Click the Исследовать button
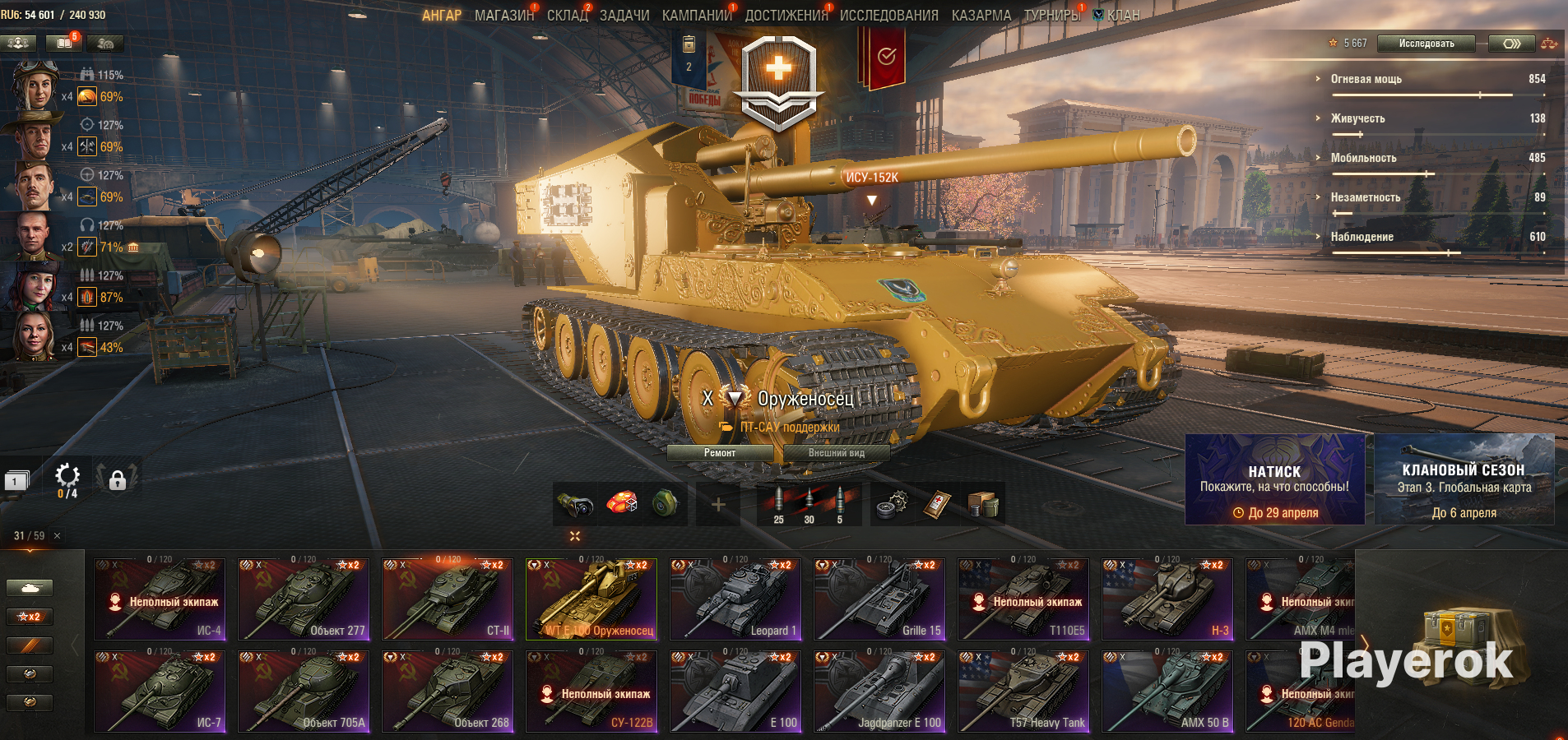The image size is (1568, 740). pos(1426,44)
